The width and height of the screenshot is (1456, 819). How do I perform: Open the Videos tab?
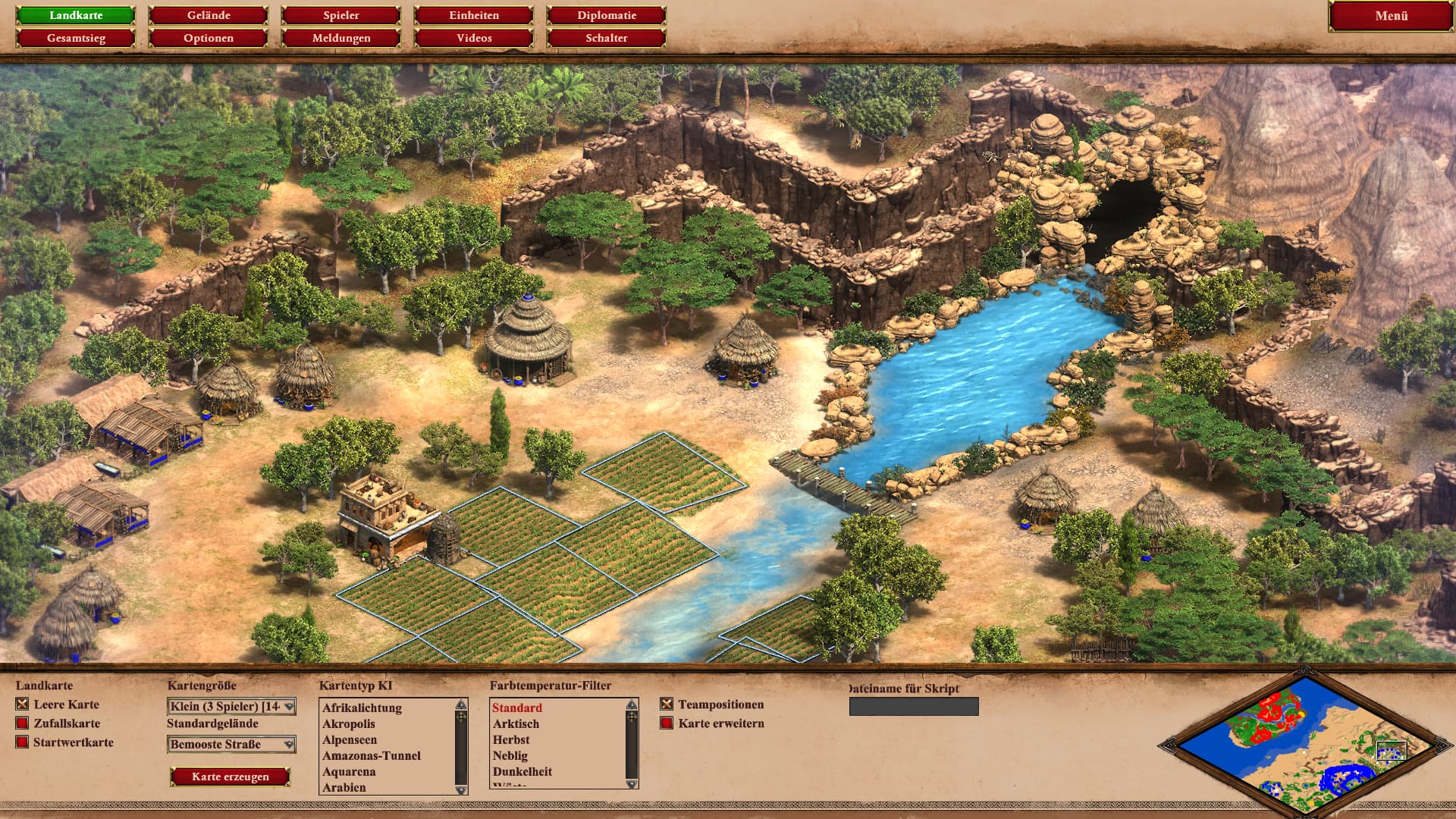tap(474, 38)
